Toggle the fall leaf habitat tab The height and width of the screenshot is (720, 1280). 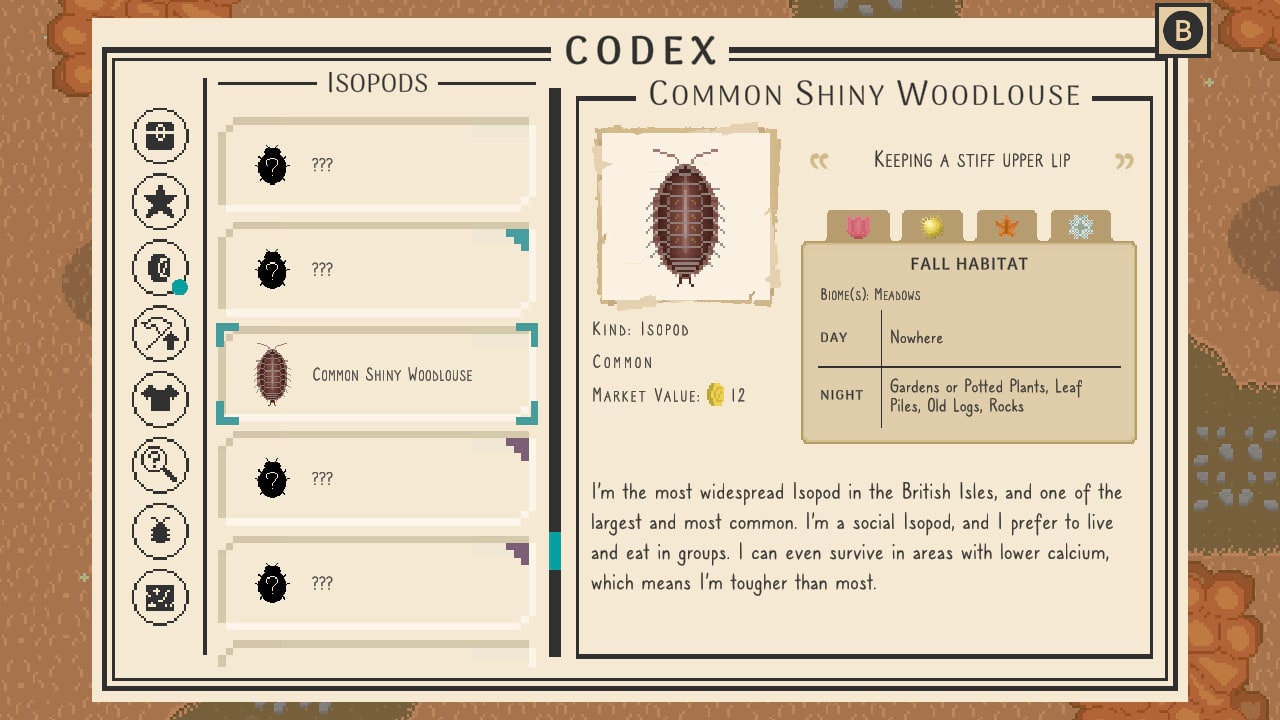tap(1007, 227)
